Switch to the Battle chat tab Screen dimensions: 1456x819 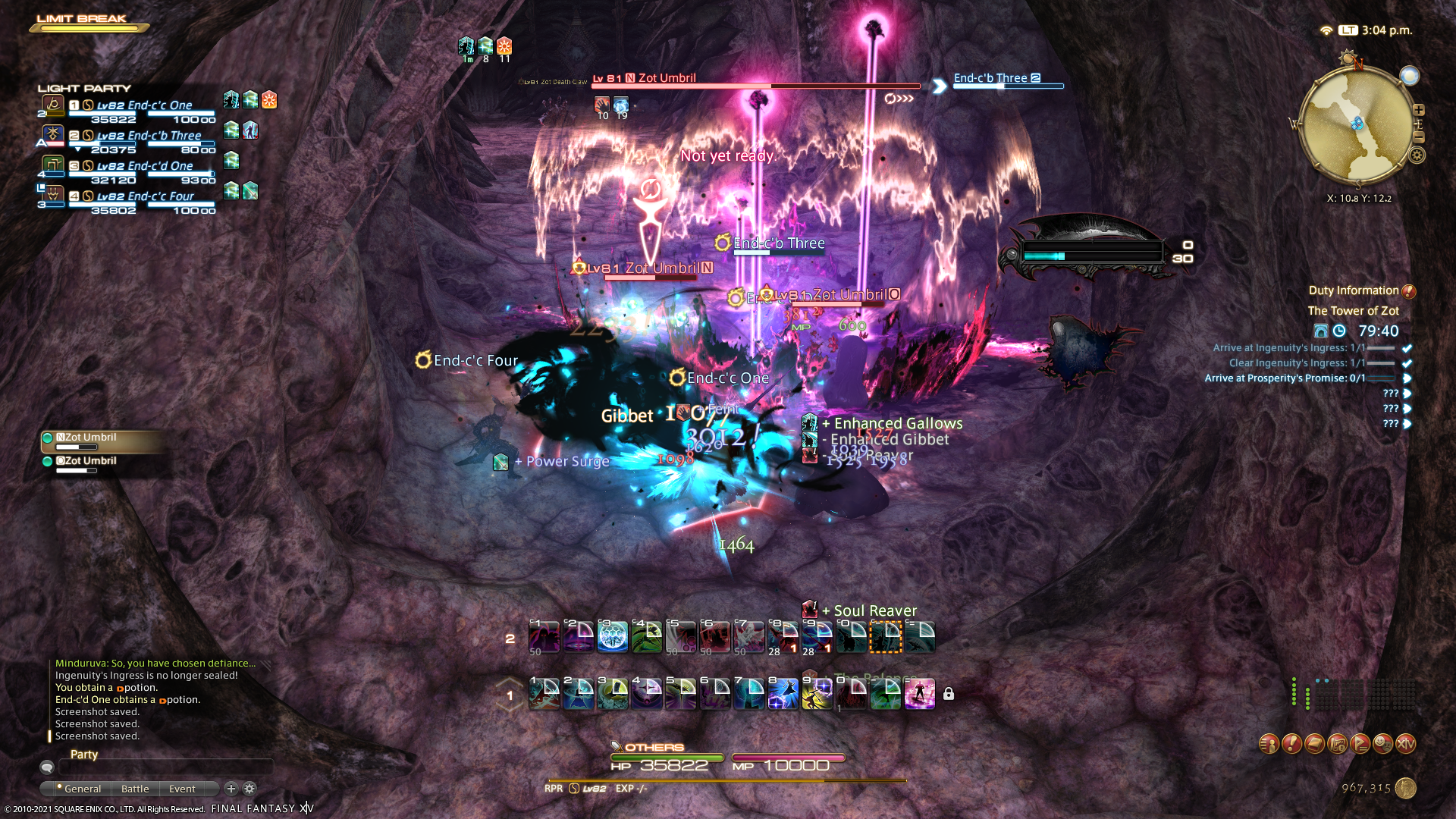[x=135, y=789]
